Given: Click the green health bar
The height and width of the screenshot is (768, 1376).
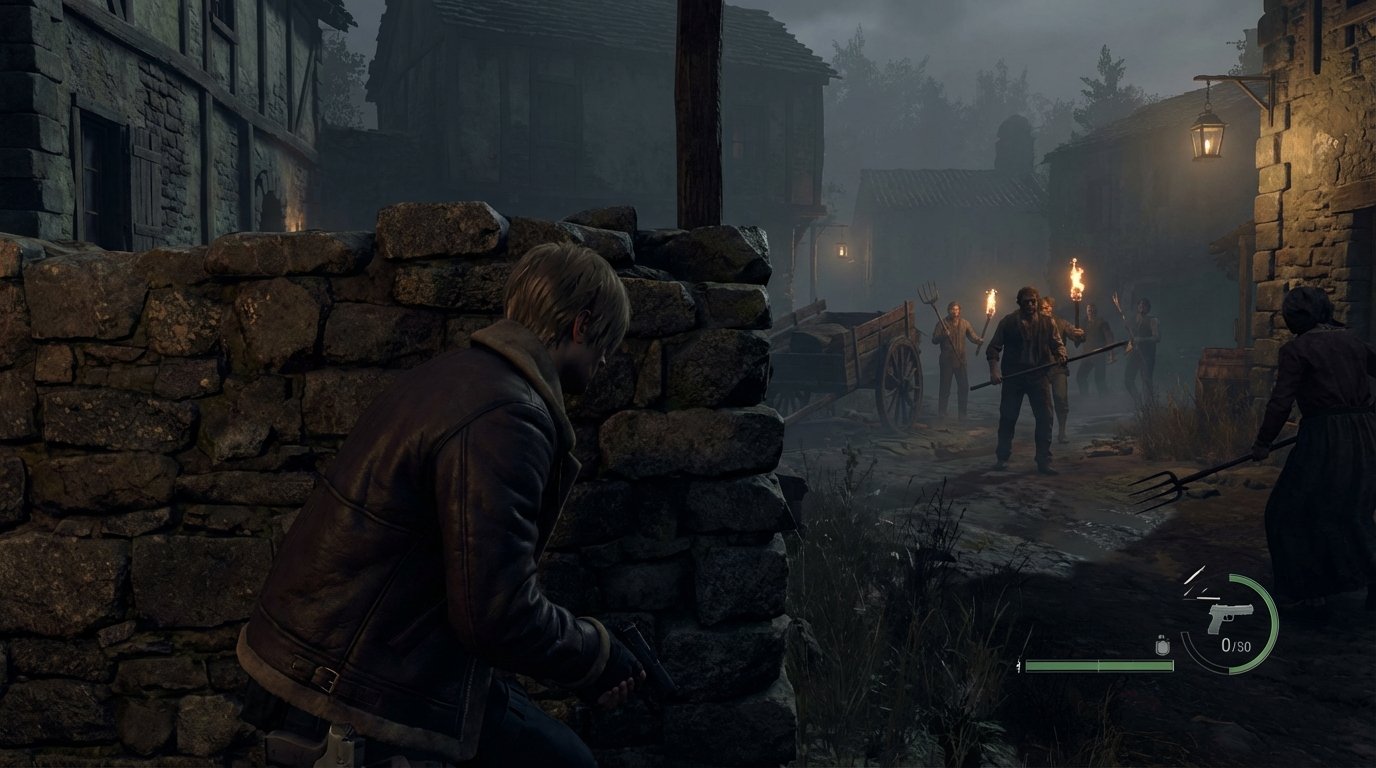Looking at the screenshot, I should coord(1100,664).
